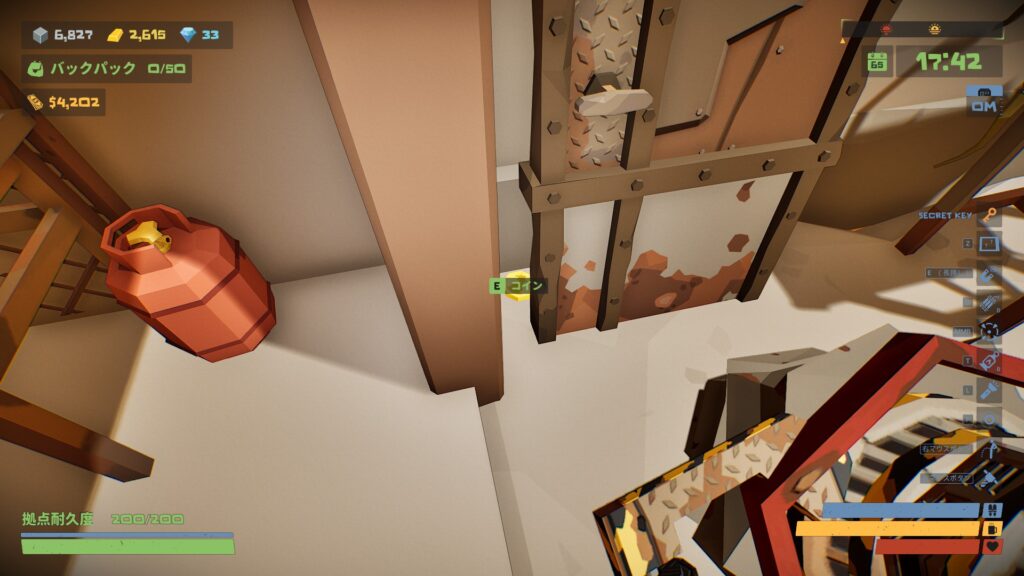Click the blue diamond currency icon

pyautogui.click(x=189, y=35)
